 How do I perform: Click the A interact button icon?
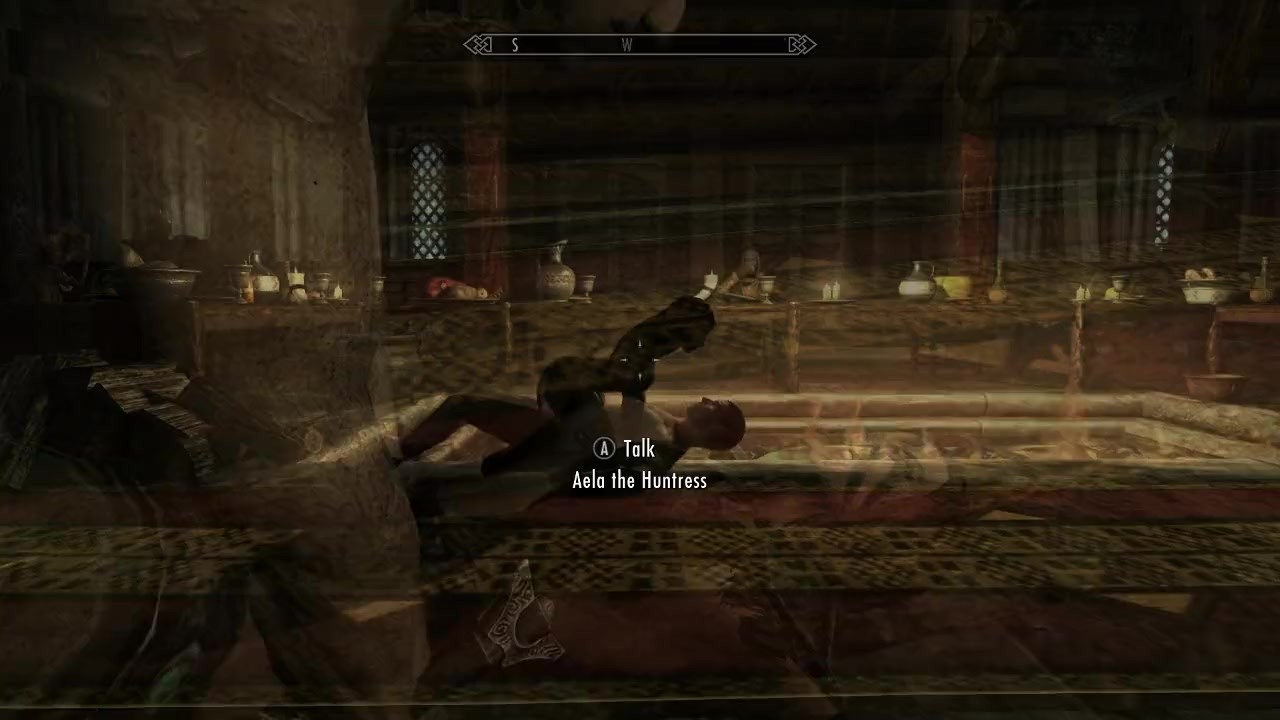(603, 449)
